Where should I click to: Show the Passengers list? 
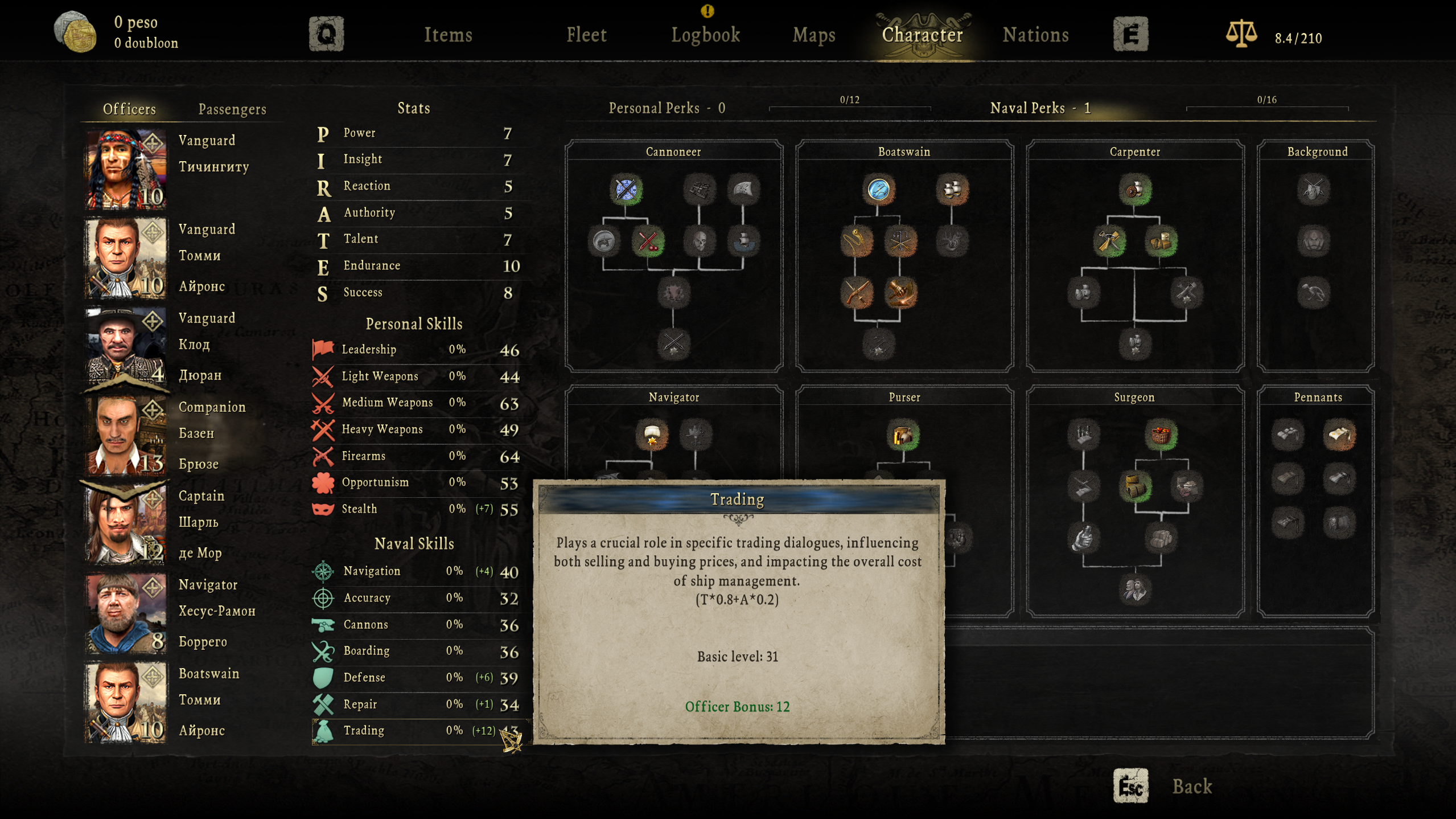tap(232, 109)
